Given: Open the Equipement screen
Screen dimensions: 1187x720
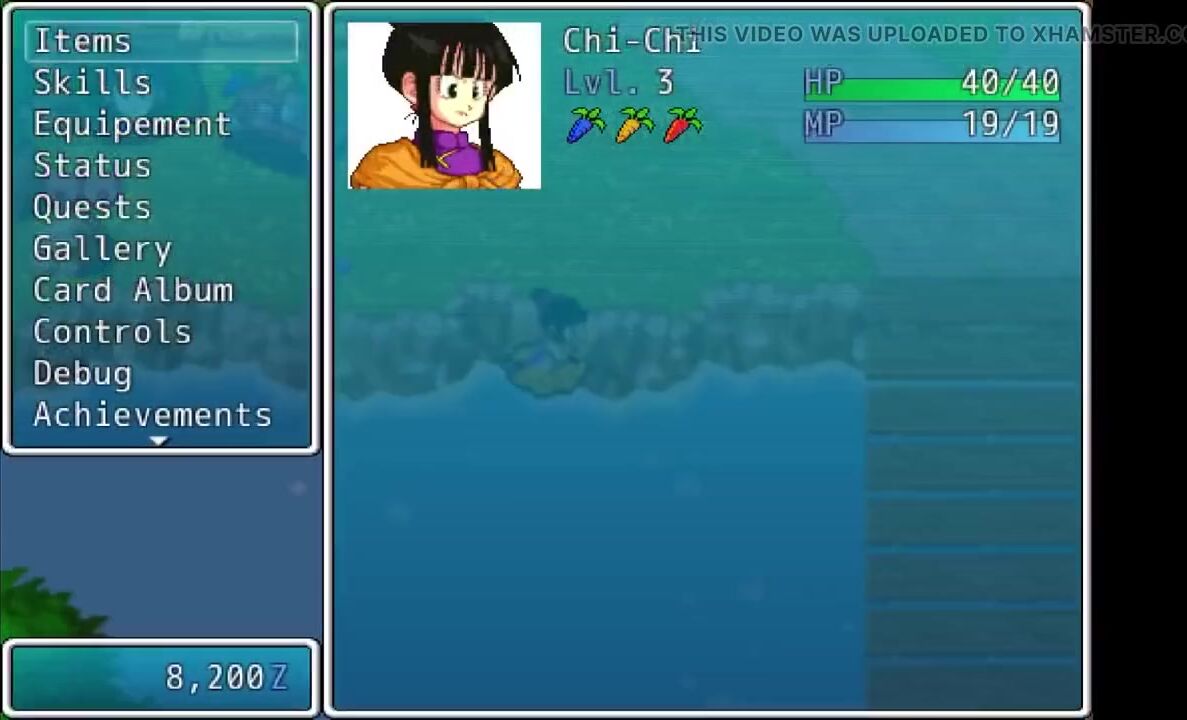Looking at the screenshot, I should click(132, 124).
